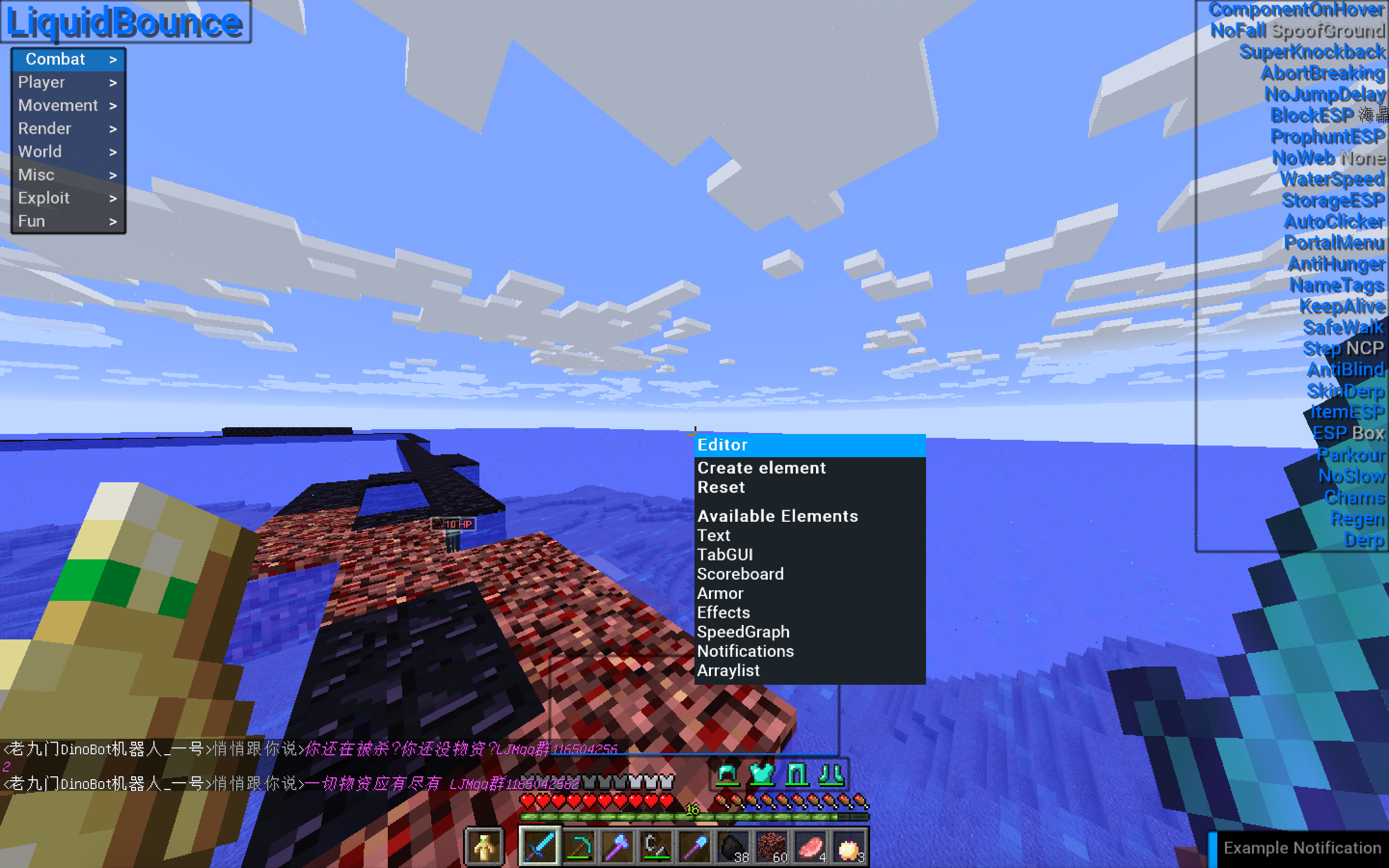Select the golden apple stack in the hotbar
The width and height of the screenshot is (1389, 868).
[x=849, y=845]
